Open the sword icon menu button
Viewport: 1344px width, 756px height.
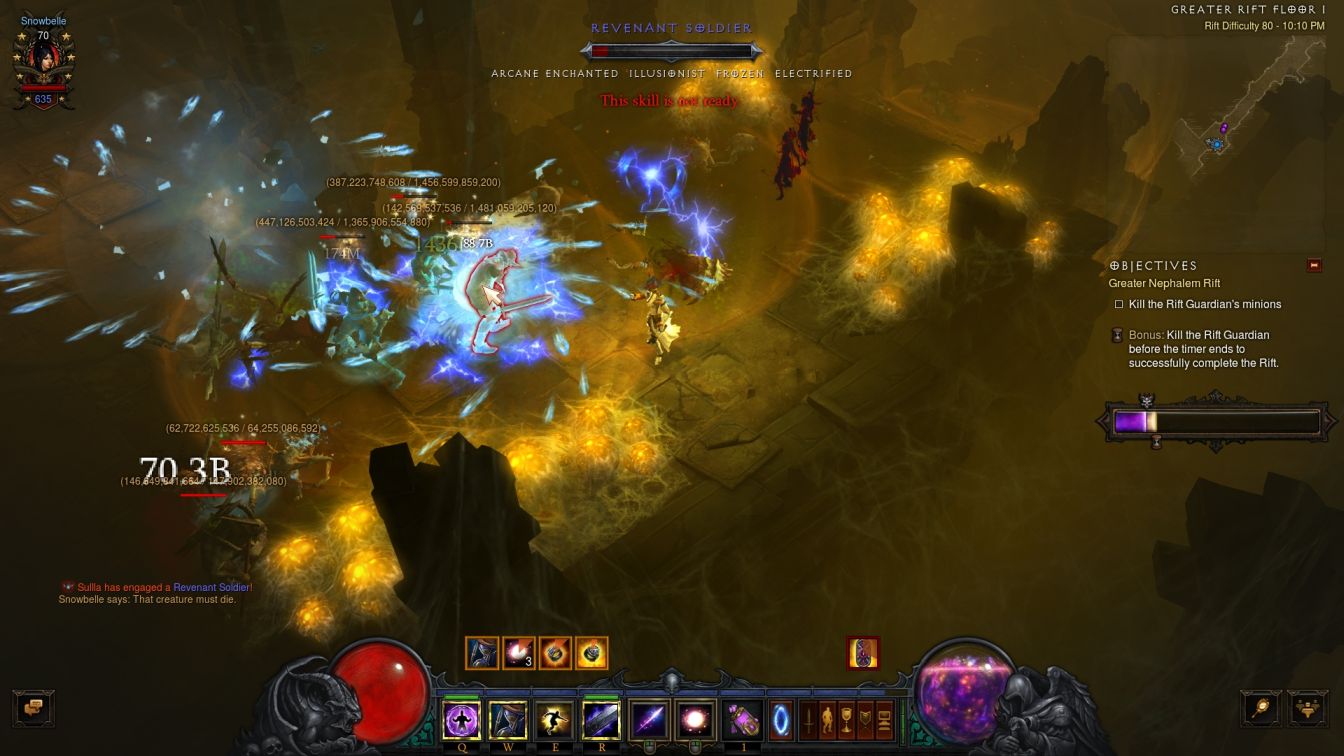809,720
